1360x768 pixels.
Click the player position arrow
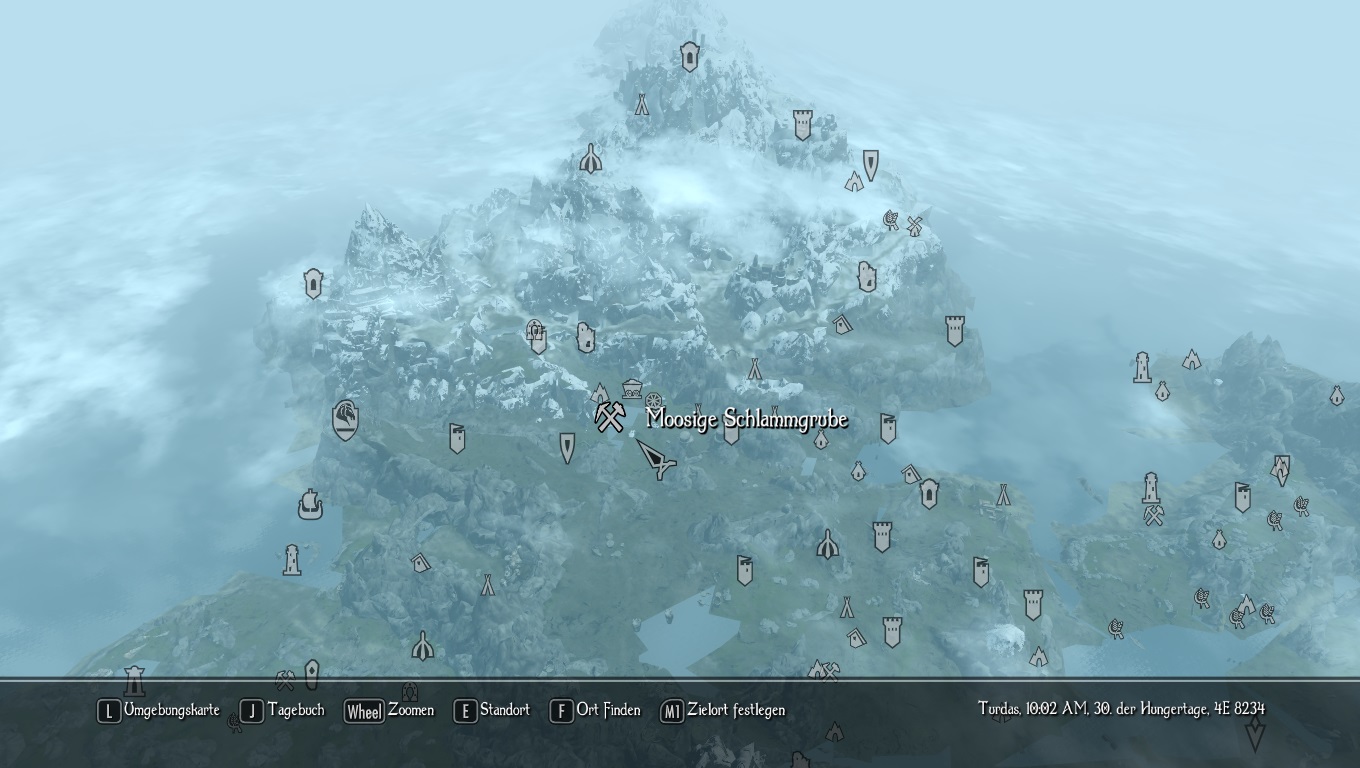click(655, 459)
